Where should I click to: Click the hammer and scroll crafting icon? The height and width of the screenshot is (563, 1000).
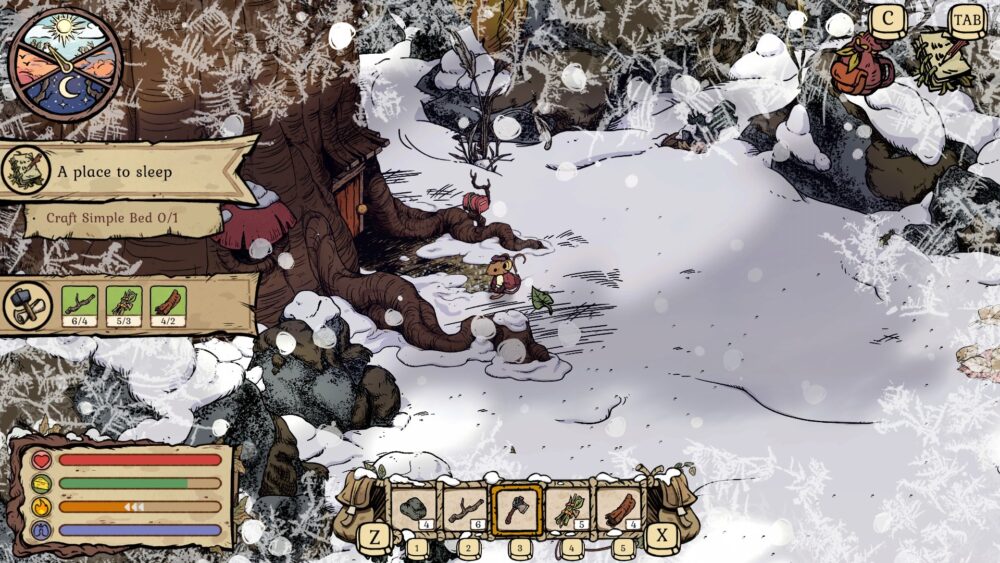[x=28, y=305]
